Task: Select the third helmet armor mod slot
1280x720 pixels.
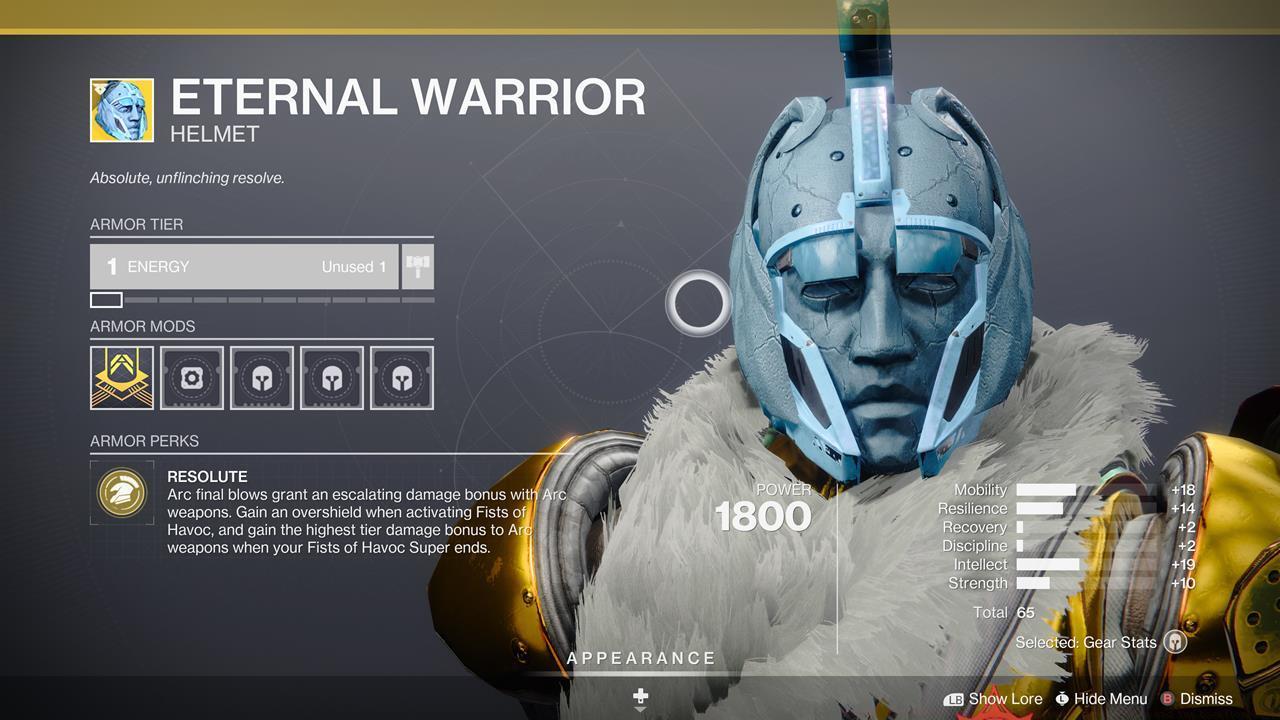Action: 401,377
